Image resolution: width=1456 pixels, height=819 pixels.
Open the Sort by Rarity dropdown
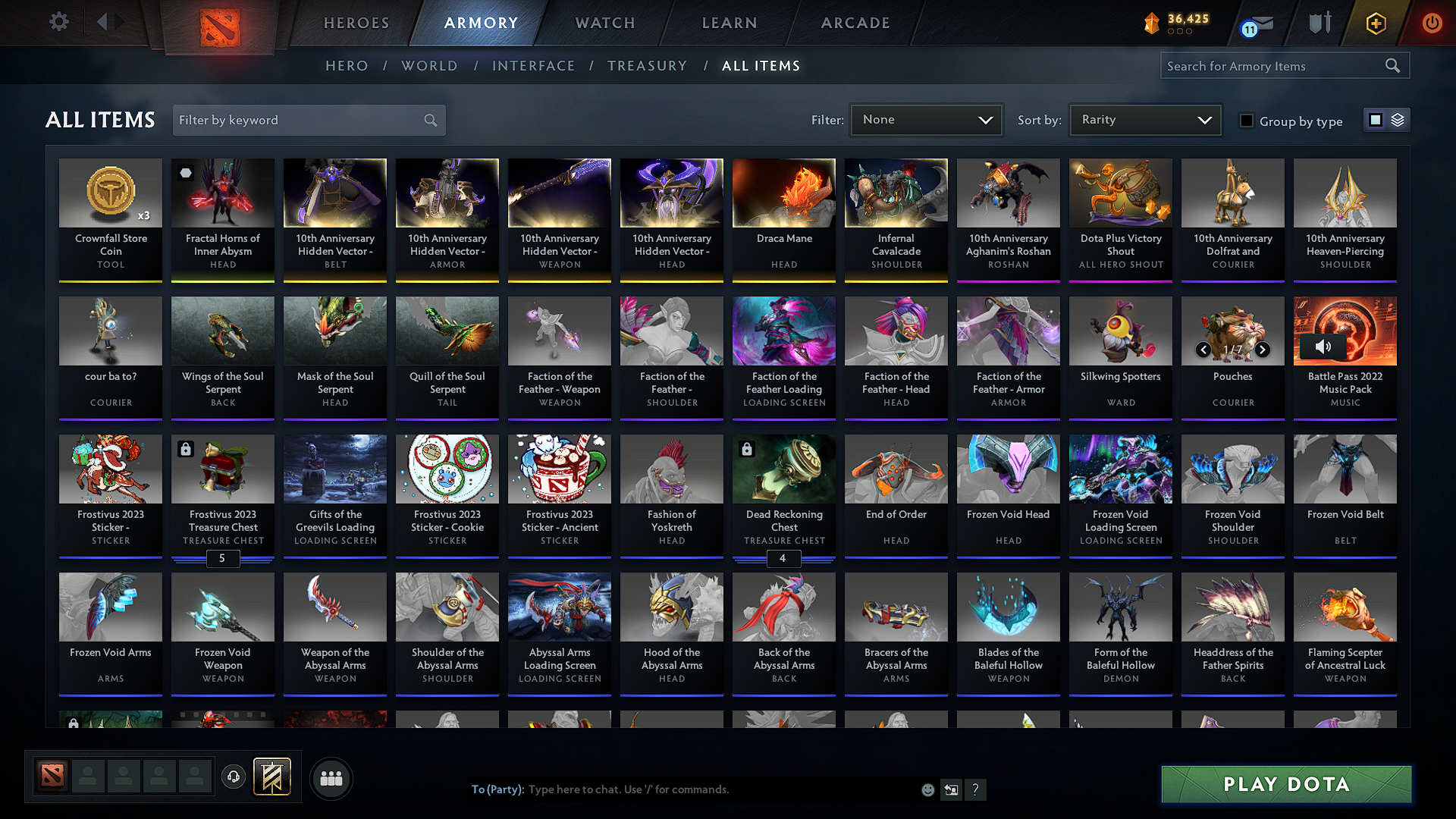(1144, 119)
